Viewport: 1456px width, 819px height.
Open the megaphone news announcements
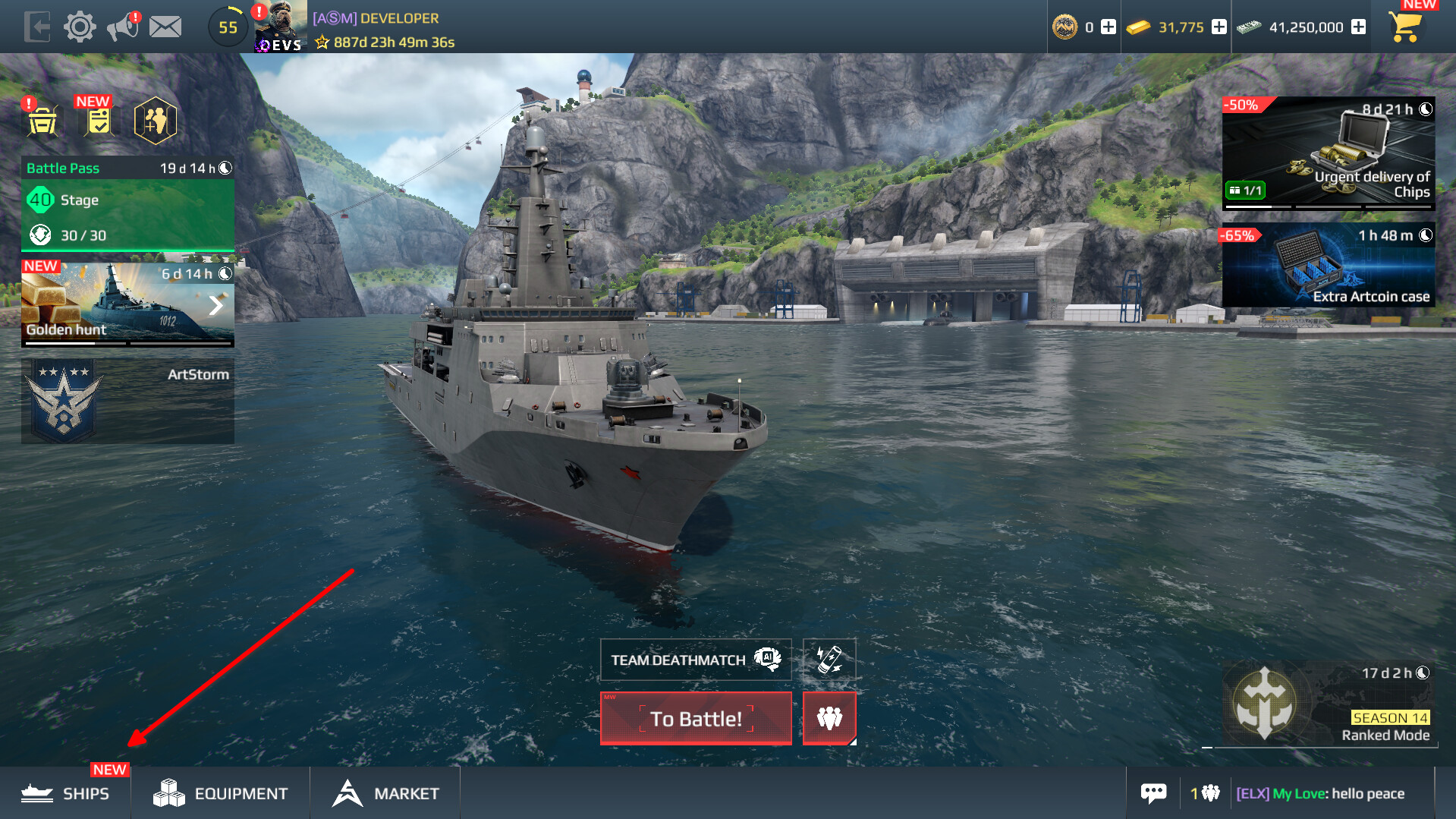click(x=123, y=27)
